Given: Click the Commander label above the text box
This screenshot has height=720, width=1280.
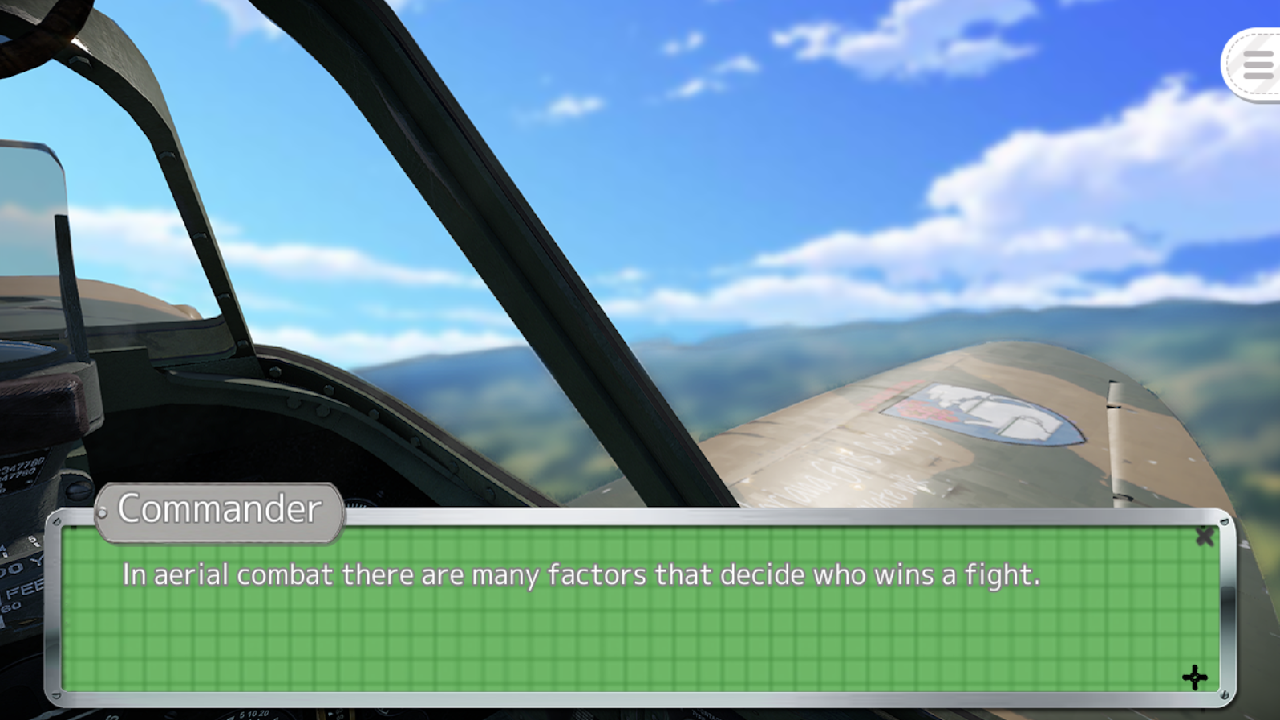Looking at the screenshot, I should (218, 511).
